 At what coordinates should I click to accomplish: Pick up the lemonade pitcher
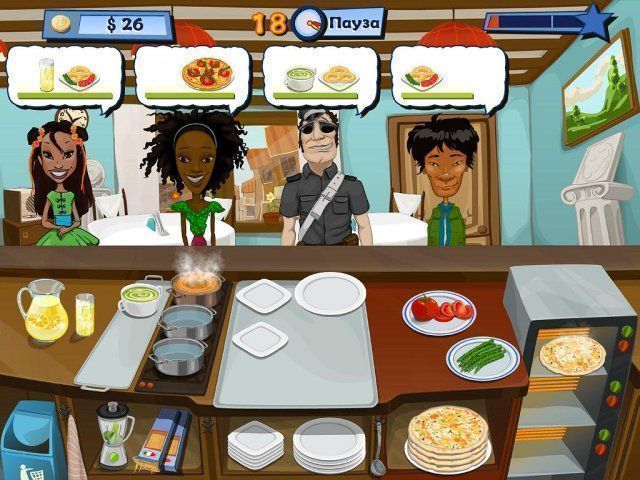(43, 310)
